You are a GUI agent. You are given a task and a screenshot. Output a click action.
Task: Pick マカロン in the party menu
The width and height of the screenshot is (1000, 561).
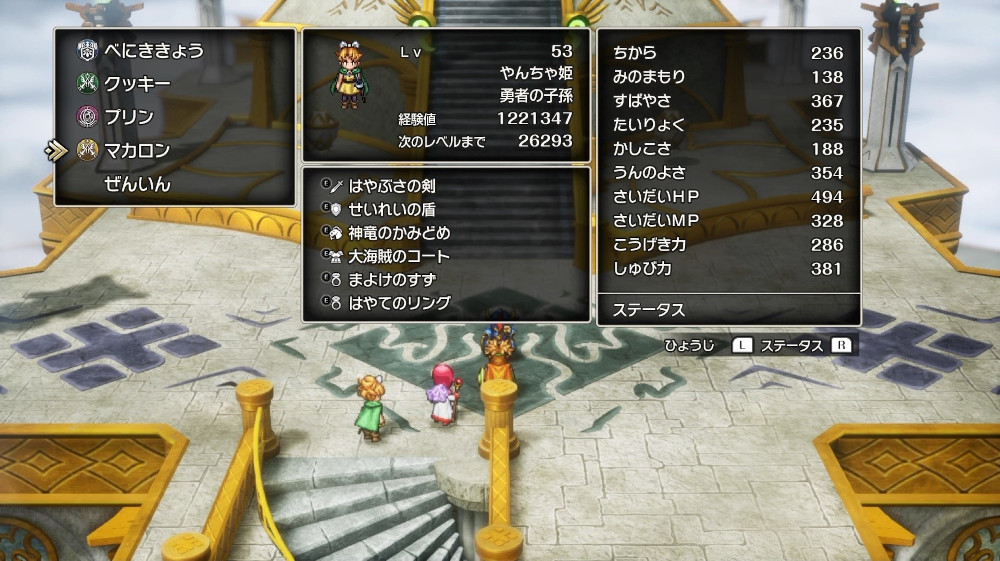[x=137, y=150]
